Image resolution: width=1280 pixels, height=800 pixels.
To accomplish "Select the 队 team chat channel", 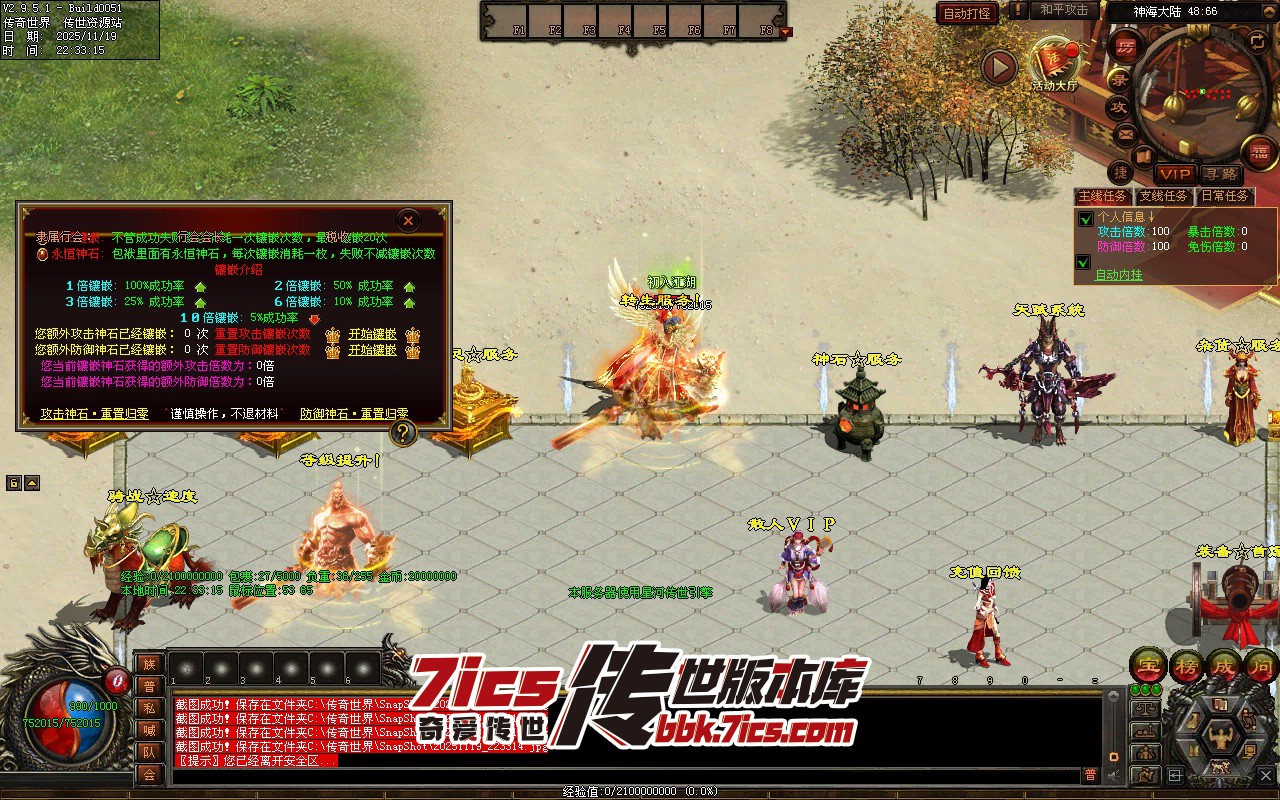I will [149, 752].
